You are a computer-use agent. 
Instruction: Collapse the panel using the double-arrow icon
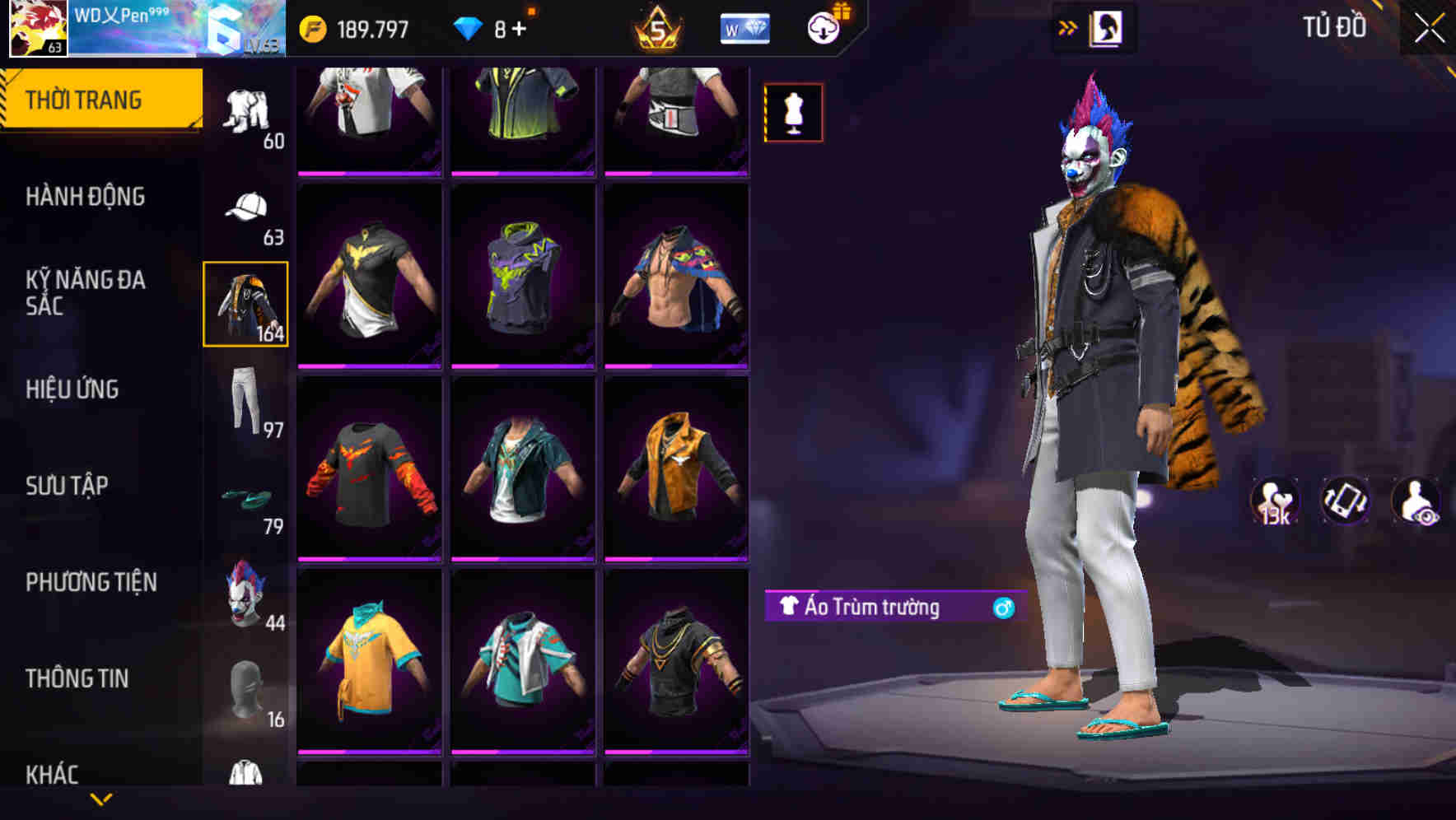[x=1067, y=26]
